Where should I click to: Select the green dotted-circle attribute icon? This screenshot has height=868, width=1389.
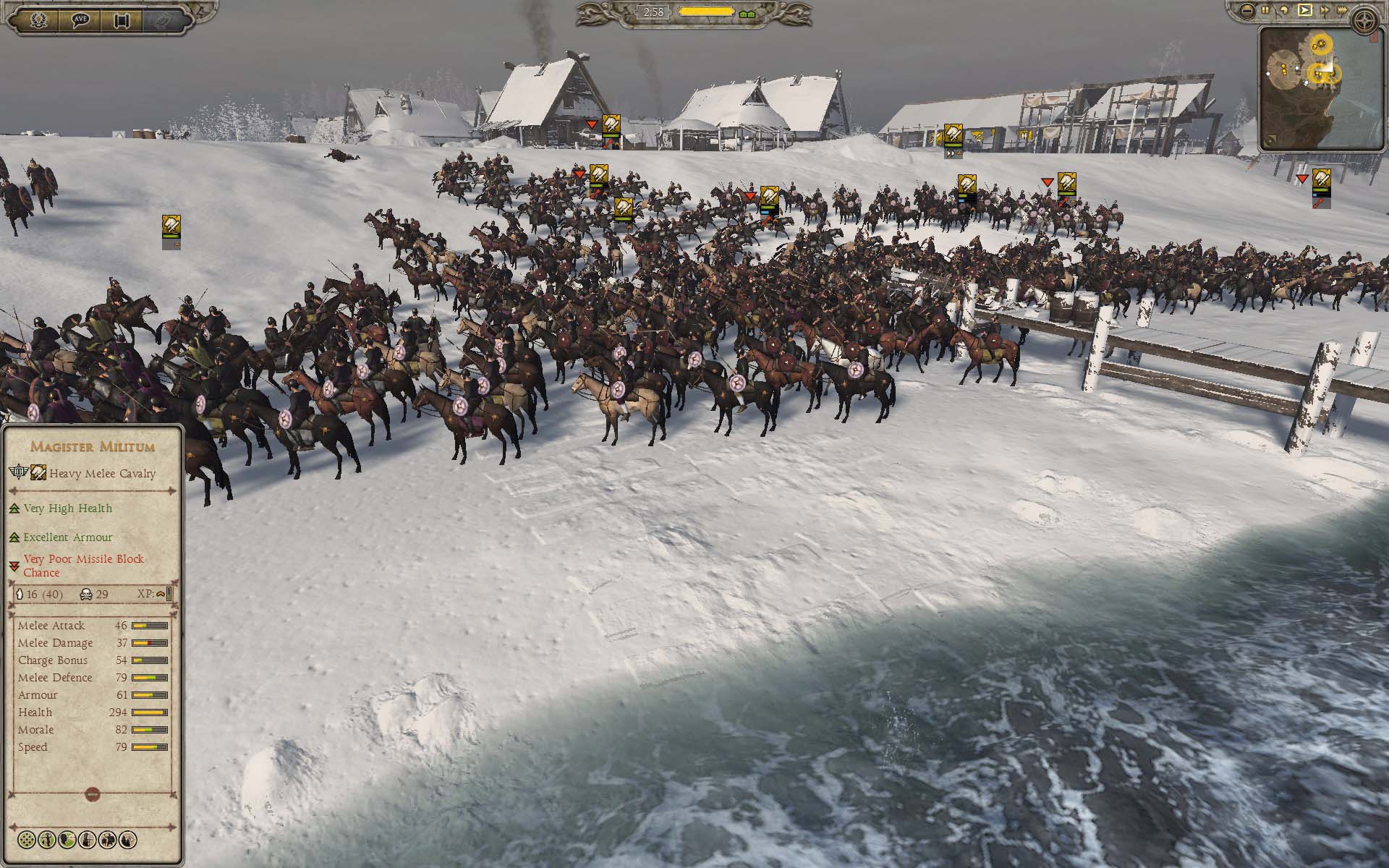click(x=27, y=840)
